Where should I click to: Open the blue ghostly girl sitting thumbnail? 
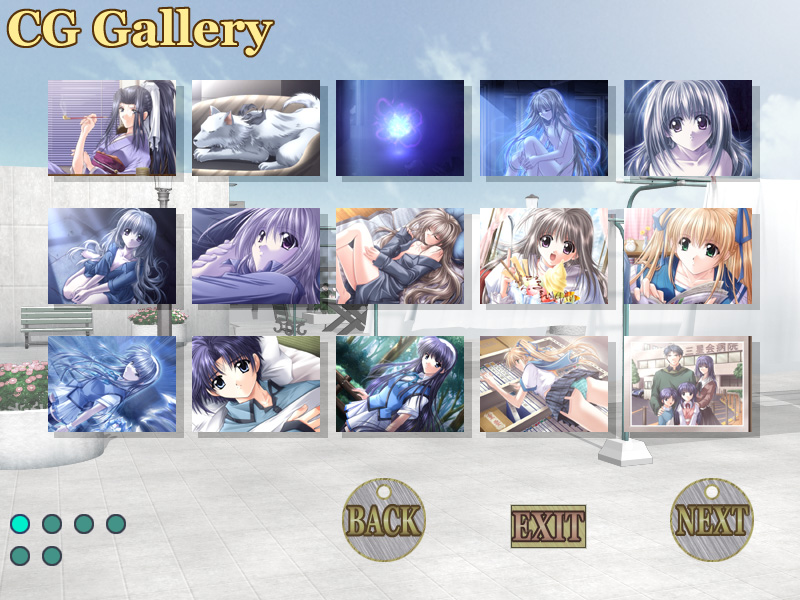point(544,128)
